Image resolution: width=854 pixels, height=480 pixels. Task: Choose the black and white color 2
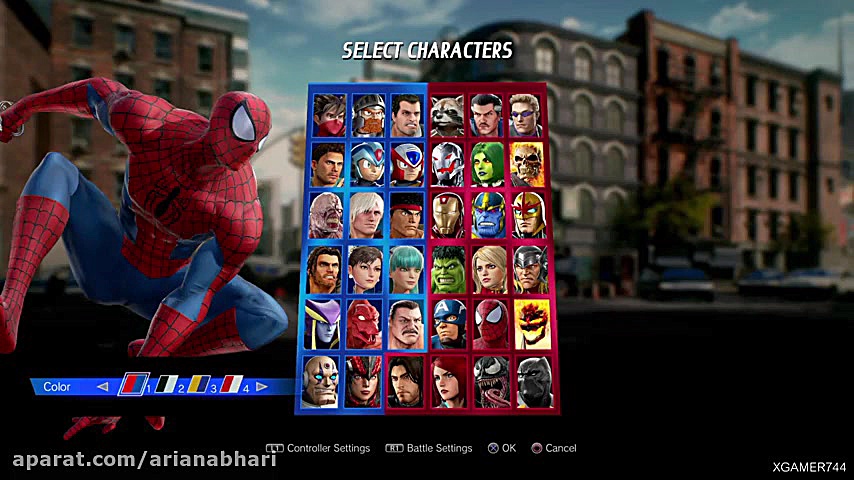coord(166,386)
